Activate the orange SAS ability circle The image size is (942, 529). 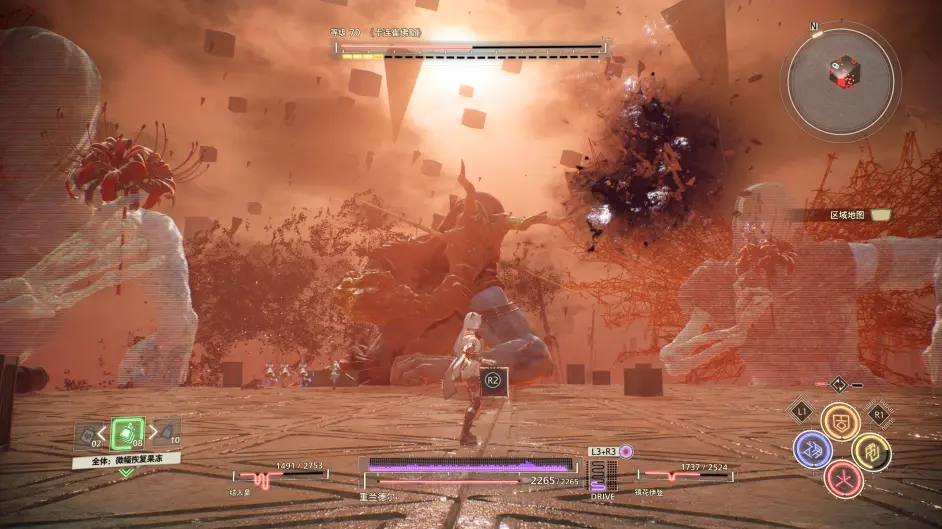coord(840,422)
